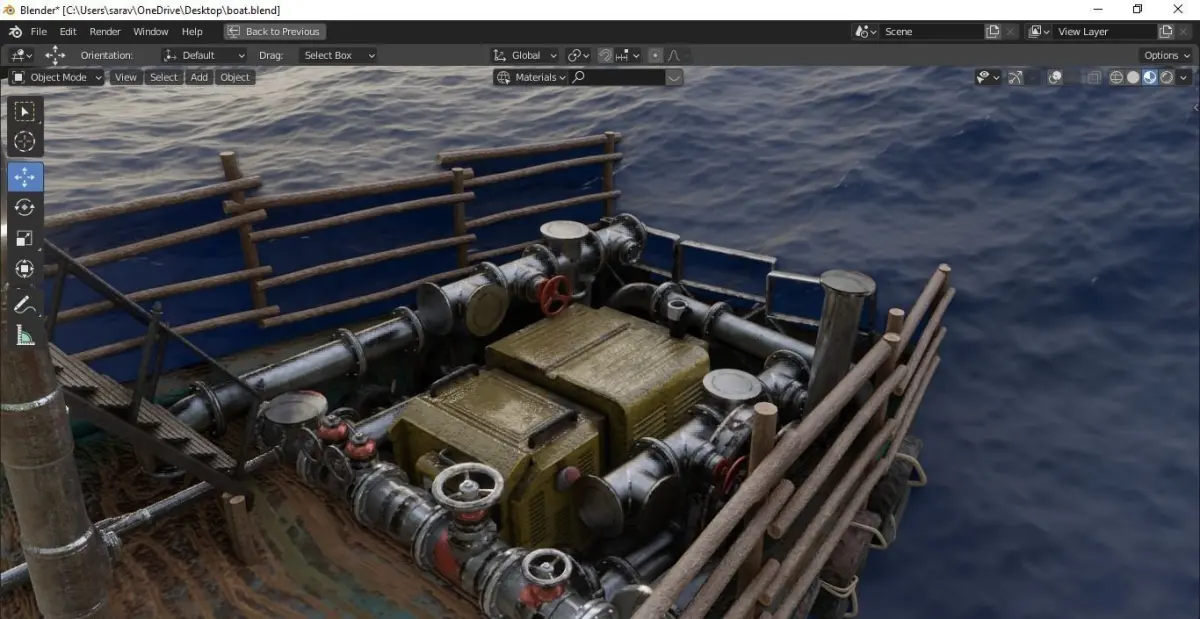1200x619 pixels.
Task: Open the Global transform orientation dropdown
Action: tap(525, 55)
